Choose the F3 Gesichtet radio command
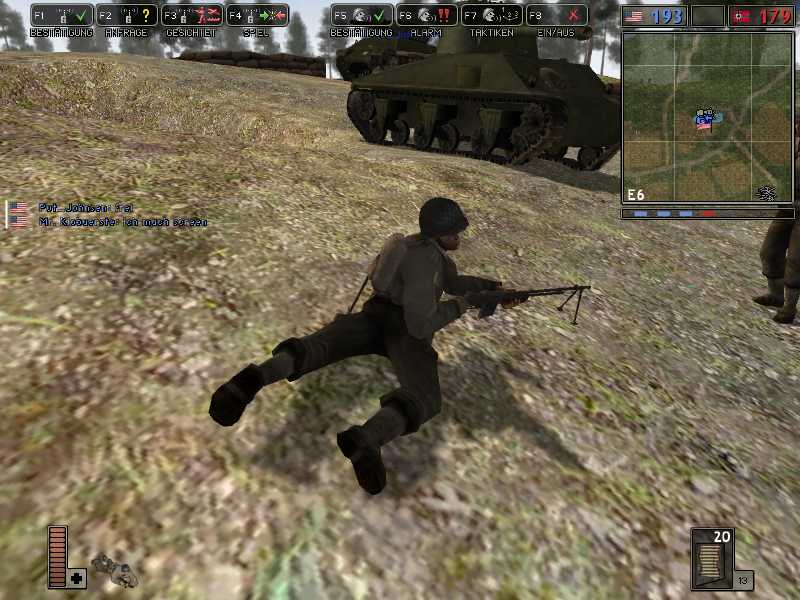 coord(191,16)
